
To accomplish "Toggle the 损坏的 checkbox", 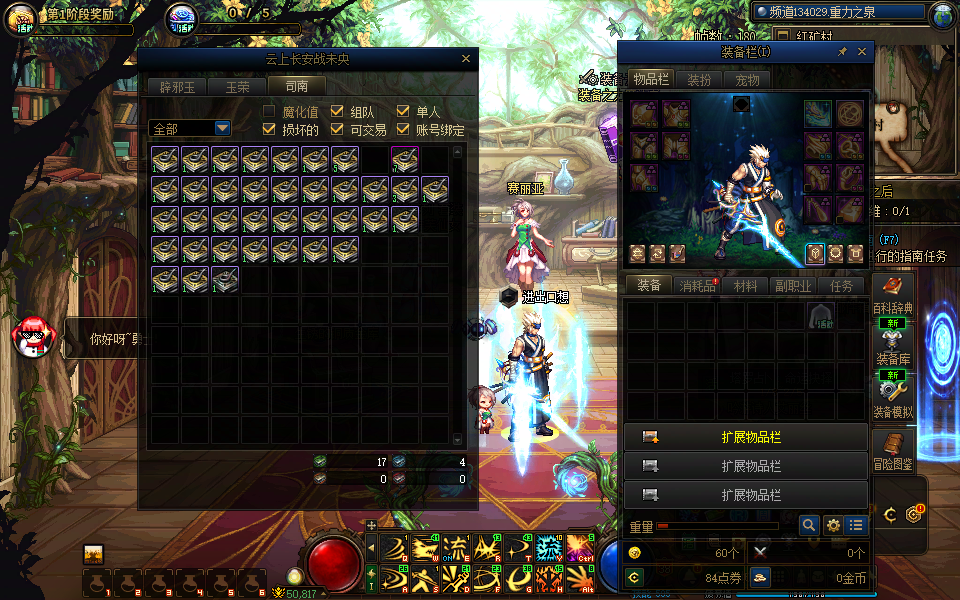I will [269, 129].
